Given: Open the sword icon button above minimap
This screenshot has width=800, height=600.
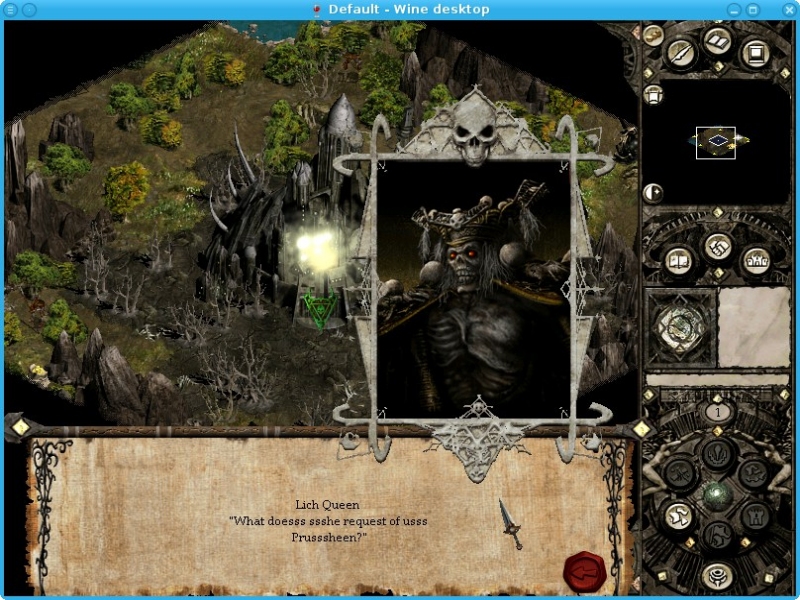Looking at the screenshot, I should click(682, 52).
